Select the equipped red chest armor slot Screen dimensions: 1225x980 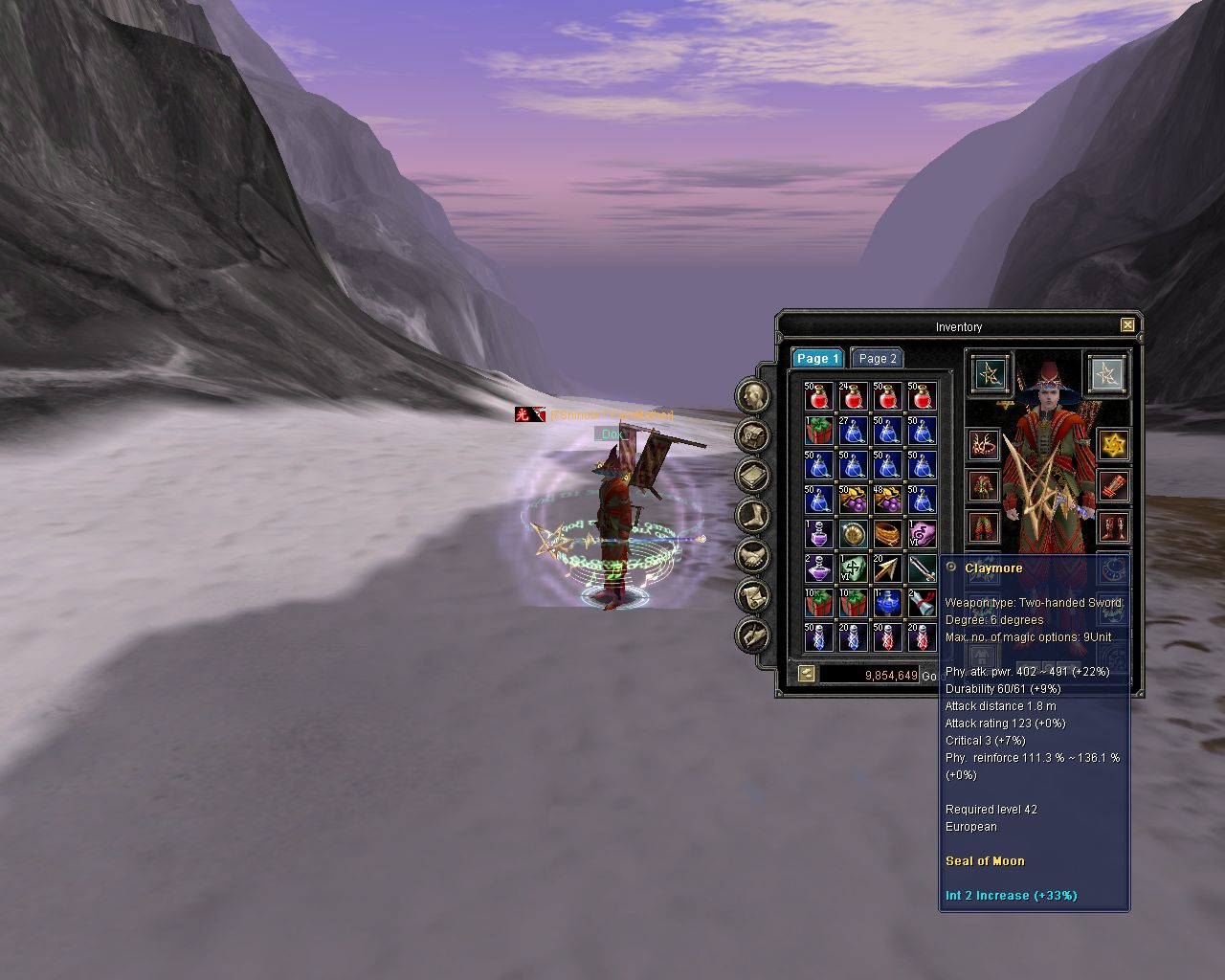[x=984, y=485]
